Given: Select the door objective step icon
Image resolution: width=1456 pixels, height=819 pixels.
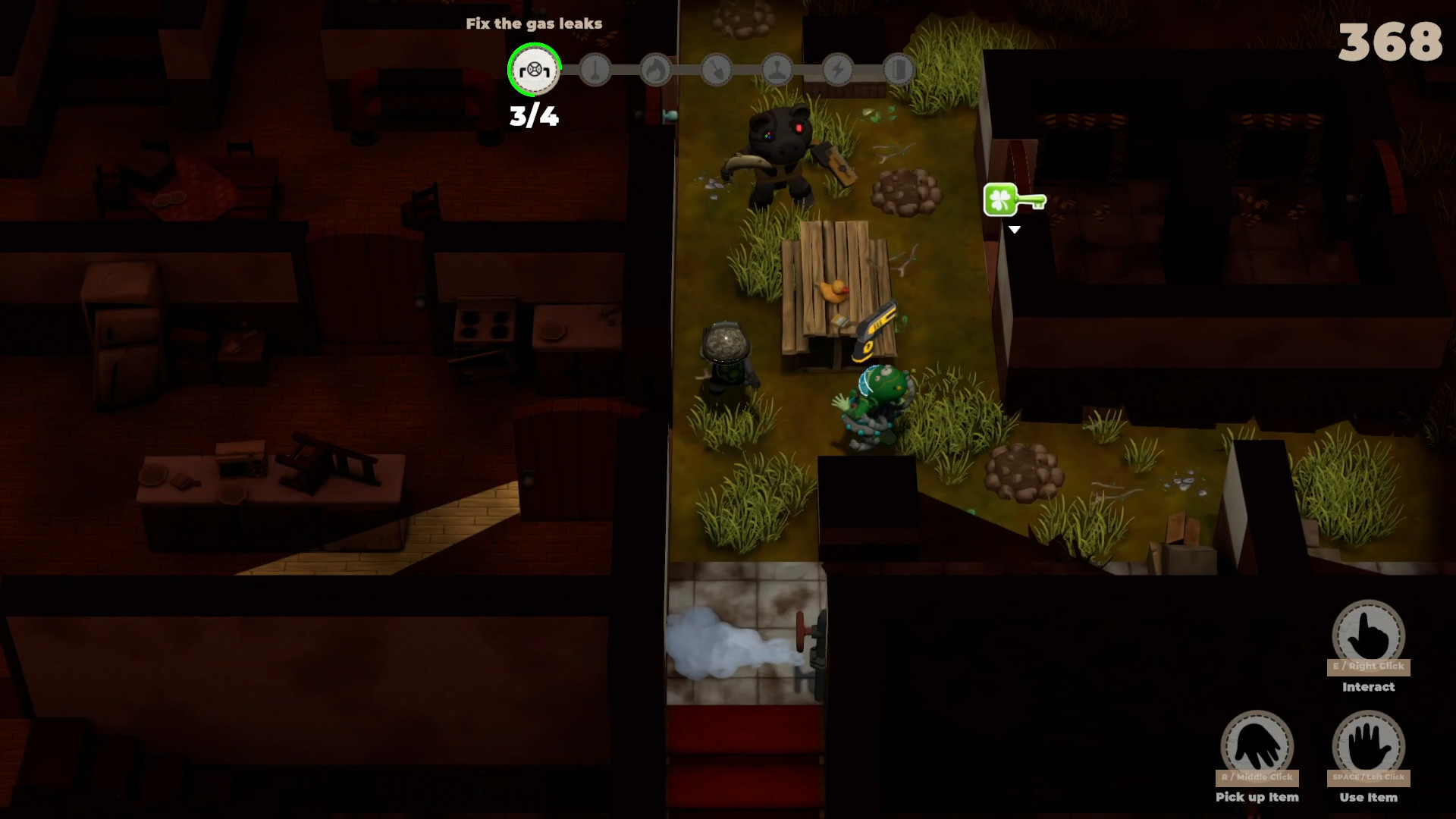Looking at the screenshot, I should tap(898, 70).
